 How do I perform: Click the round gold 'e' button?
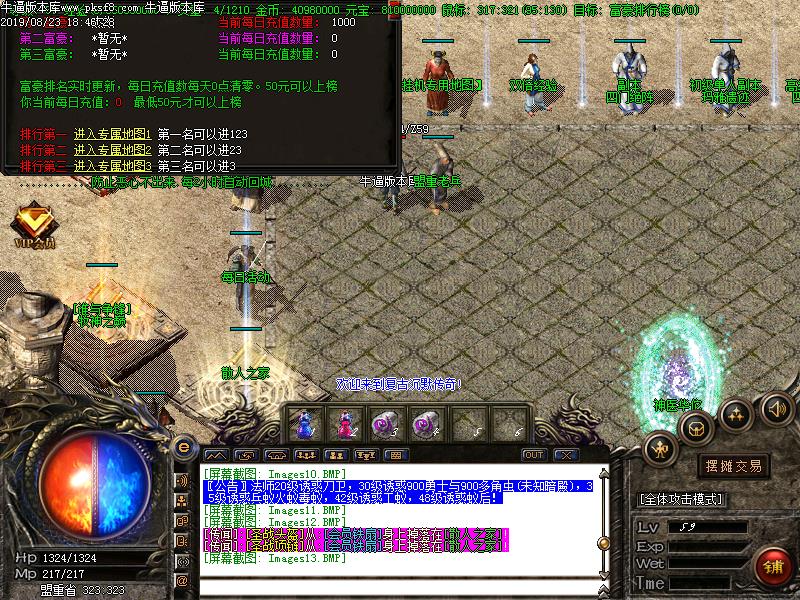[183, 446]
